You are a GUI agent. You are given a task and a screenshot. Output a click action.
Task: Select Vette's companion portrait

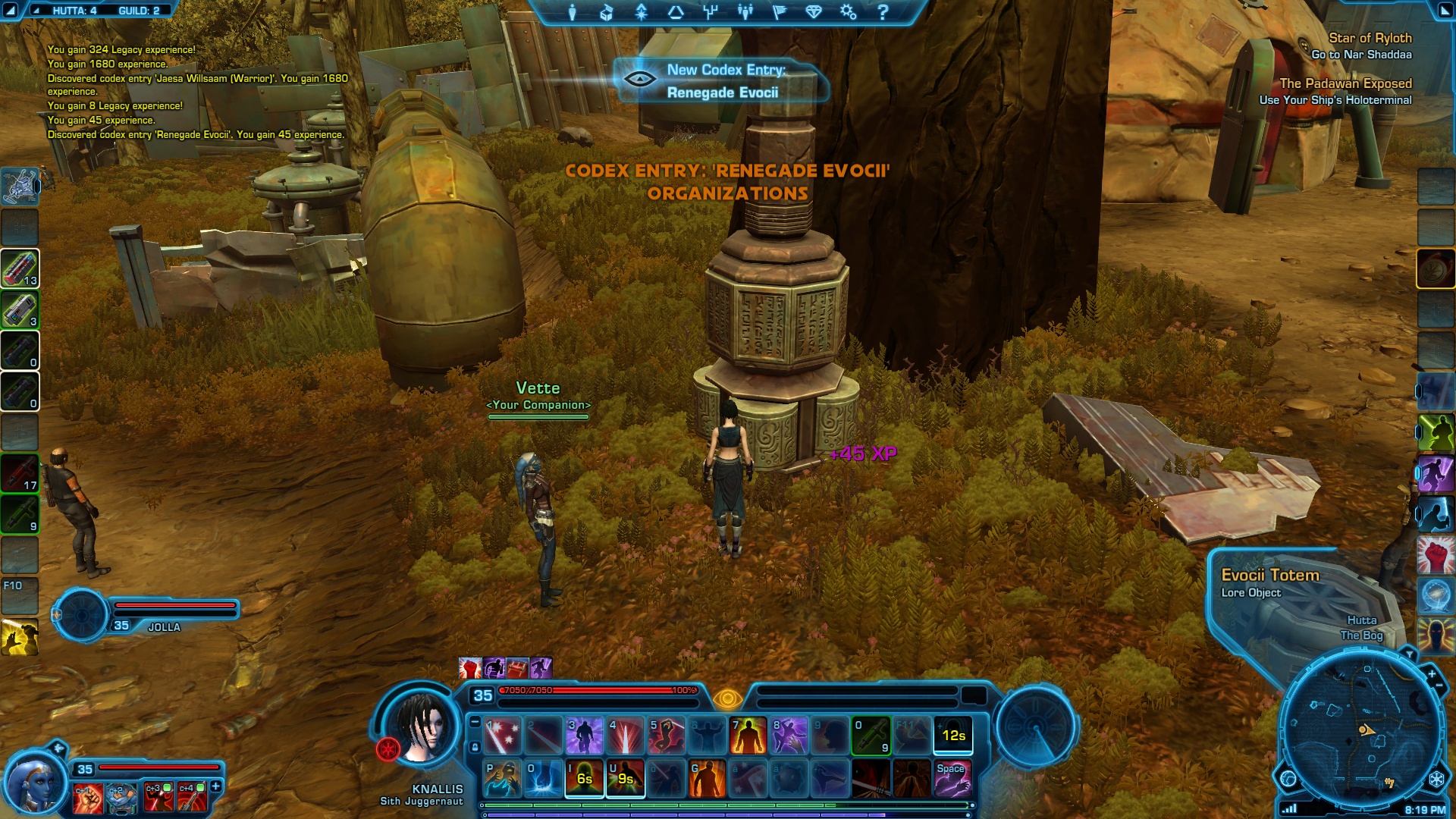34,783
